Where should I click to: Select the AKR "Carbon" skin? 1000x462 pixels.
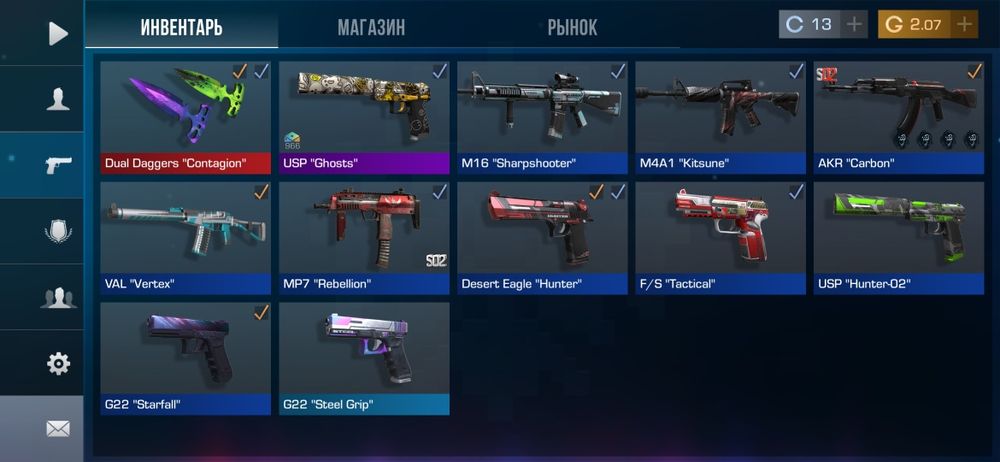(898, 117)
